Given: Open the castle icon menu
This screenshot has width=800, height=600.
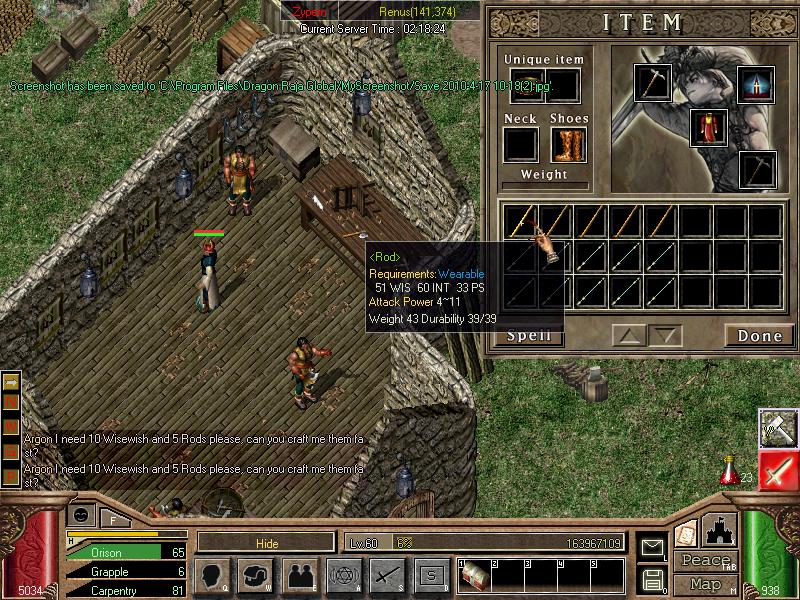Looking at the screenshot, I should click(x=720, y=530).
